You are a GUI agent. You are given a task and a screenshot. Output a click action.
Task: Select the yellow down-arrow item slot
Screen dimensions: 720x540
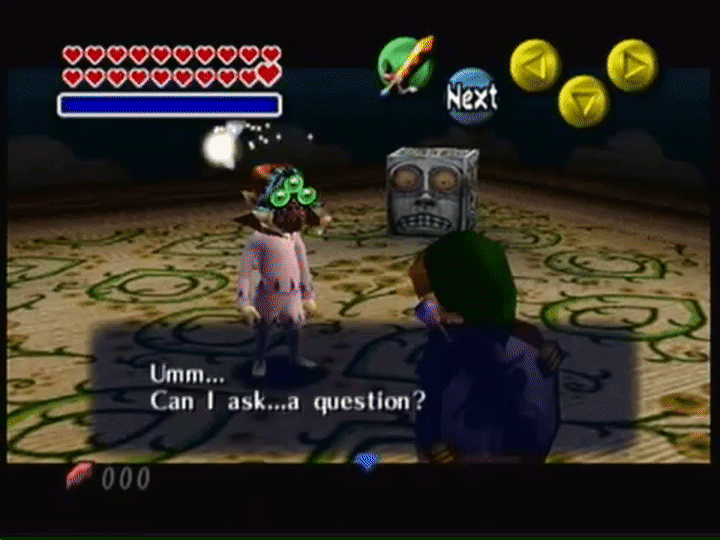583,100
